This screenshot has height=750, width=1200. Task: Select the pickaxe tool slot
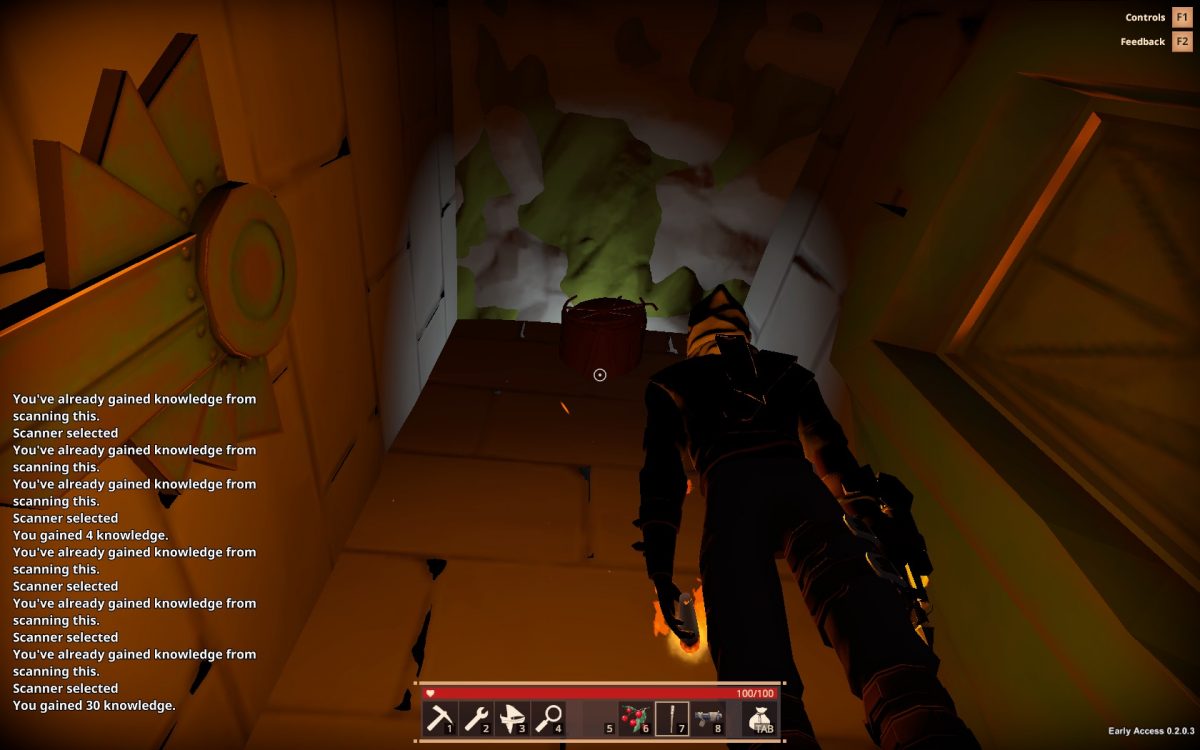pos(440,718)
